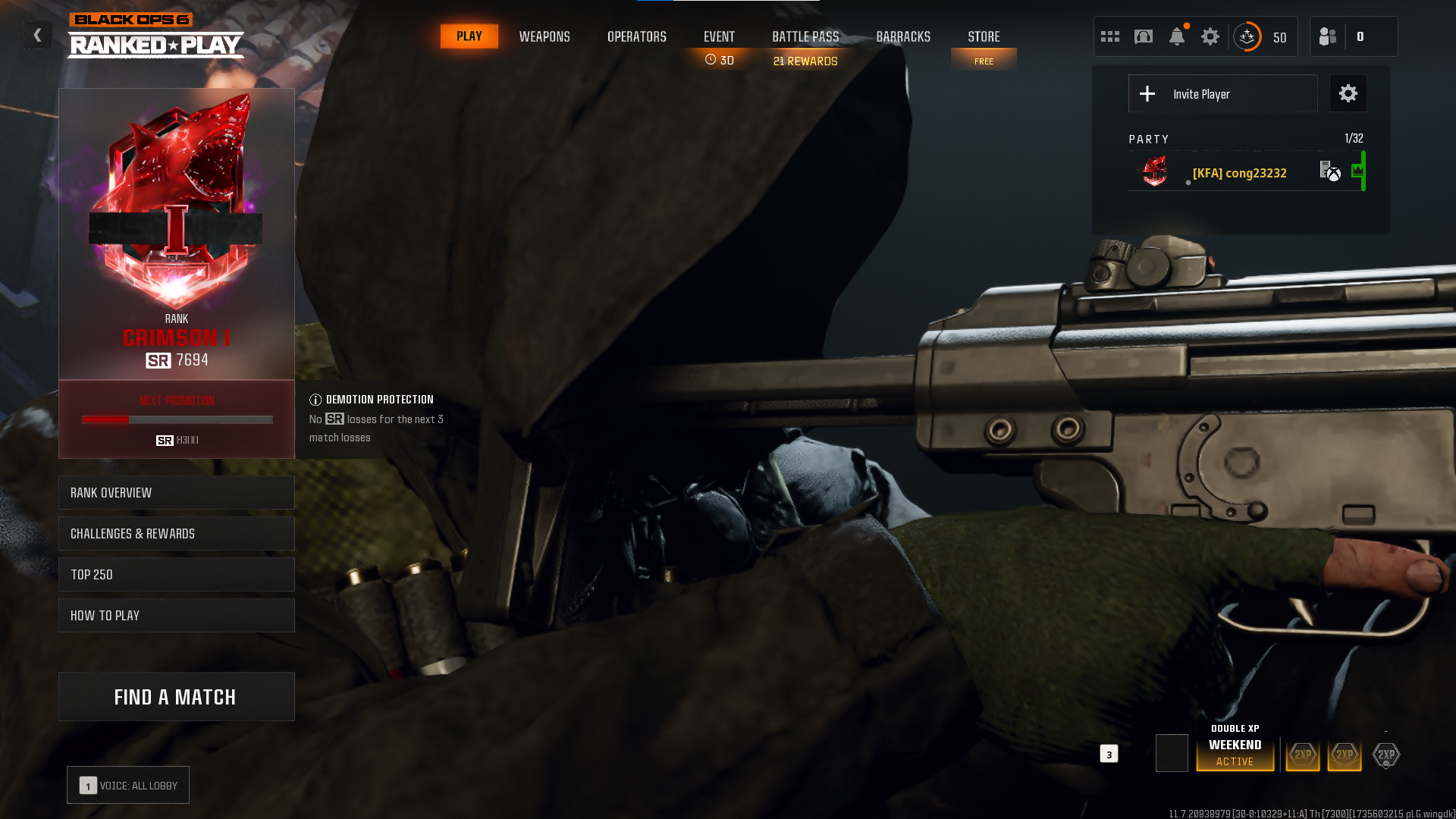The width and height of the screenshot is (1456, 819).
Task: Switch to the Operators tab
Action: [637, 36]
